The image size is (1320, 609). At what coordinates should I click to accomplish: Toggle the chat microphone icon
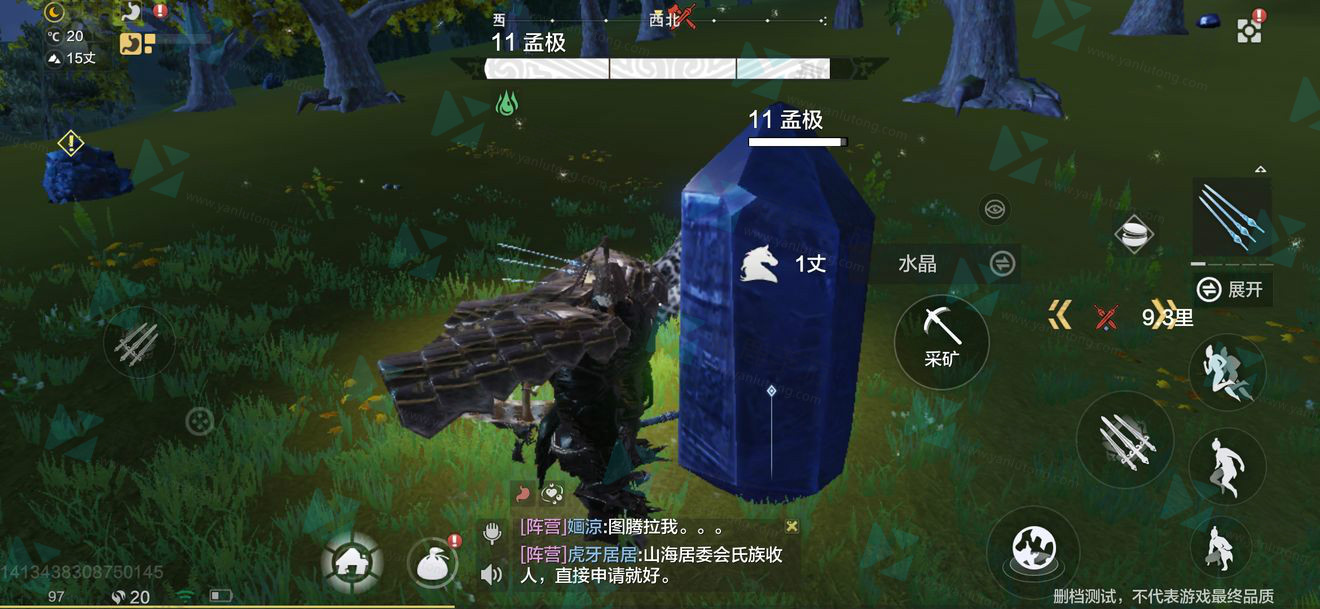coord(491,533)
